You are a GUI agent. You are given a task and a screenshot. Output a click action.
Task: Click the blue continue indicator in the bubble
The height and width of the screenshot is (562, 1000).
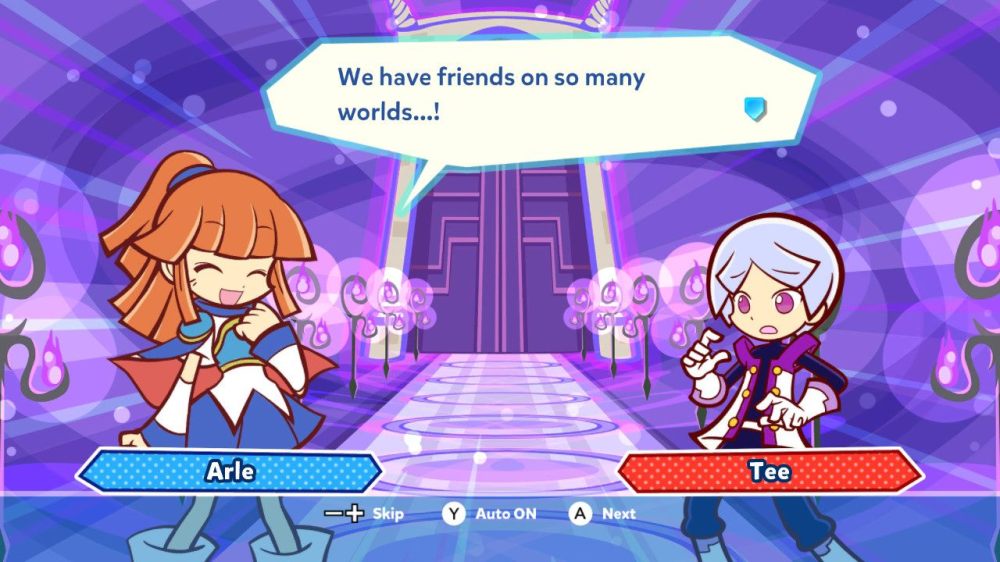[x=755, y=108]
